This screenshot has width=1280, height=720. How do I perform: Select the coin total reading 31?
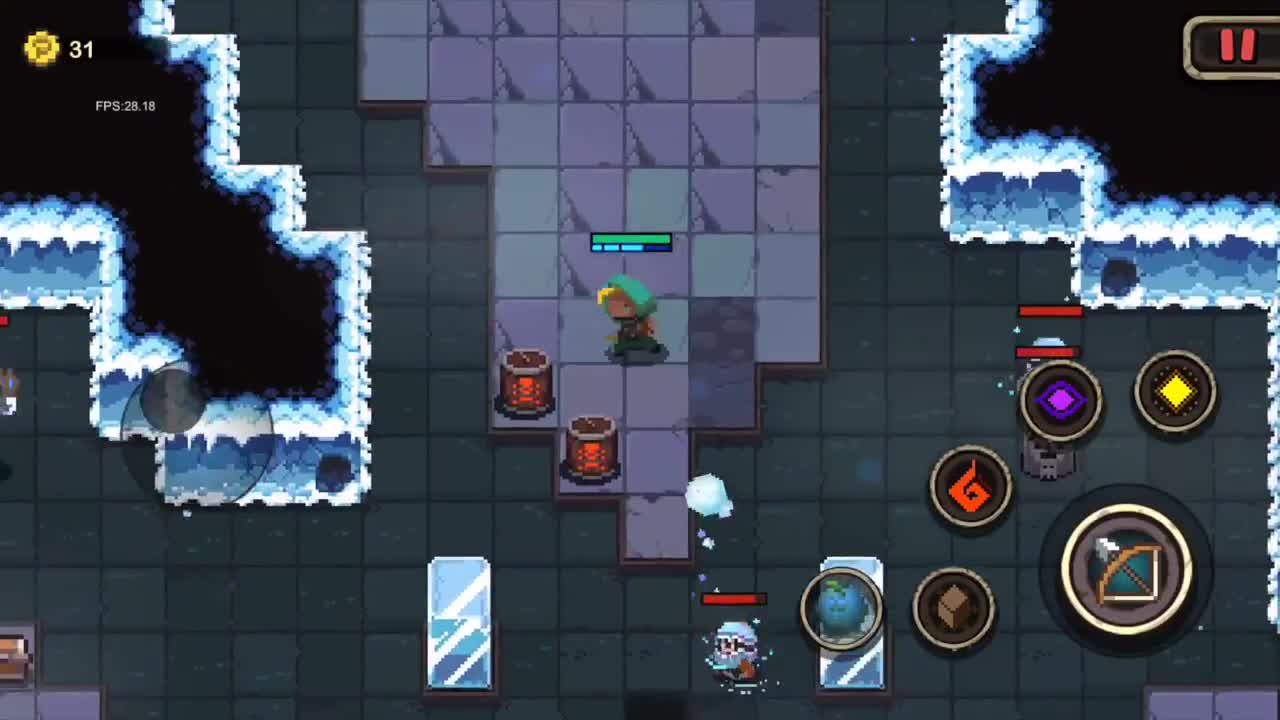pos(82,50)
